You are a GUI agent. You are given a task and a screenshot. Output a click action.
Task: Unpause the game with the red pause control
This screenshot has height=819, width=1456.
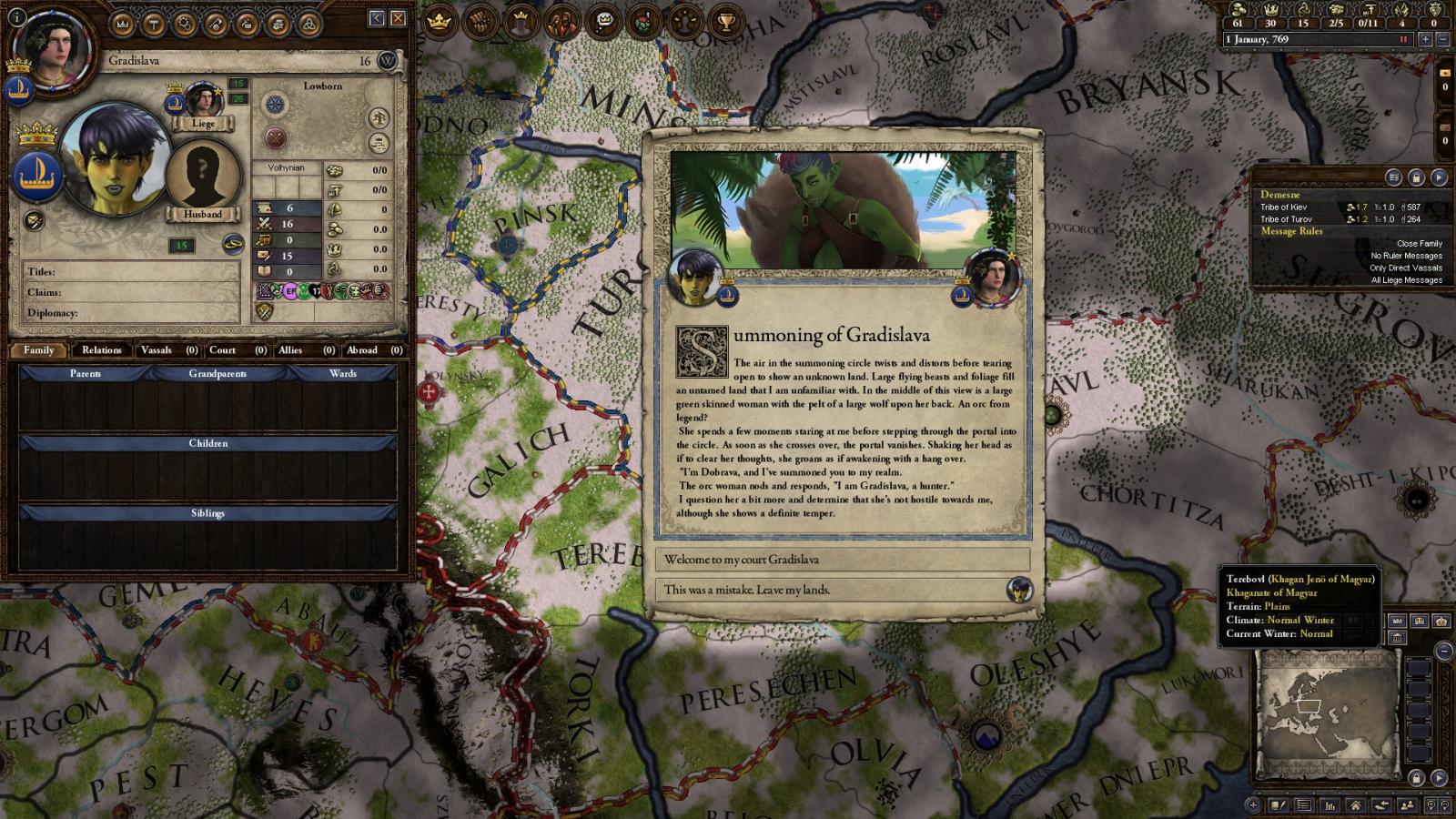[1405, 39]
